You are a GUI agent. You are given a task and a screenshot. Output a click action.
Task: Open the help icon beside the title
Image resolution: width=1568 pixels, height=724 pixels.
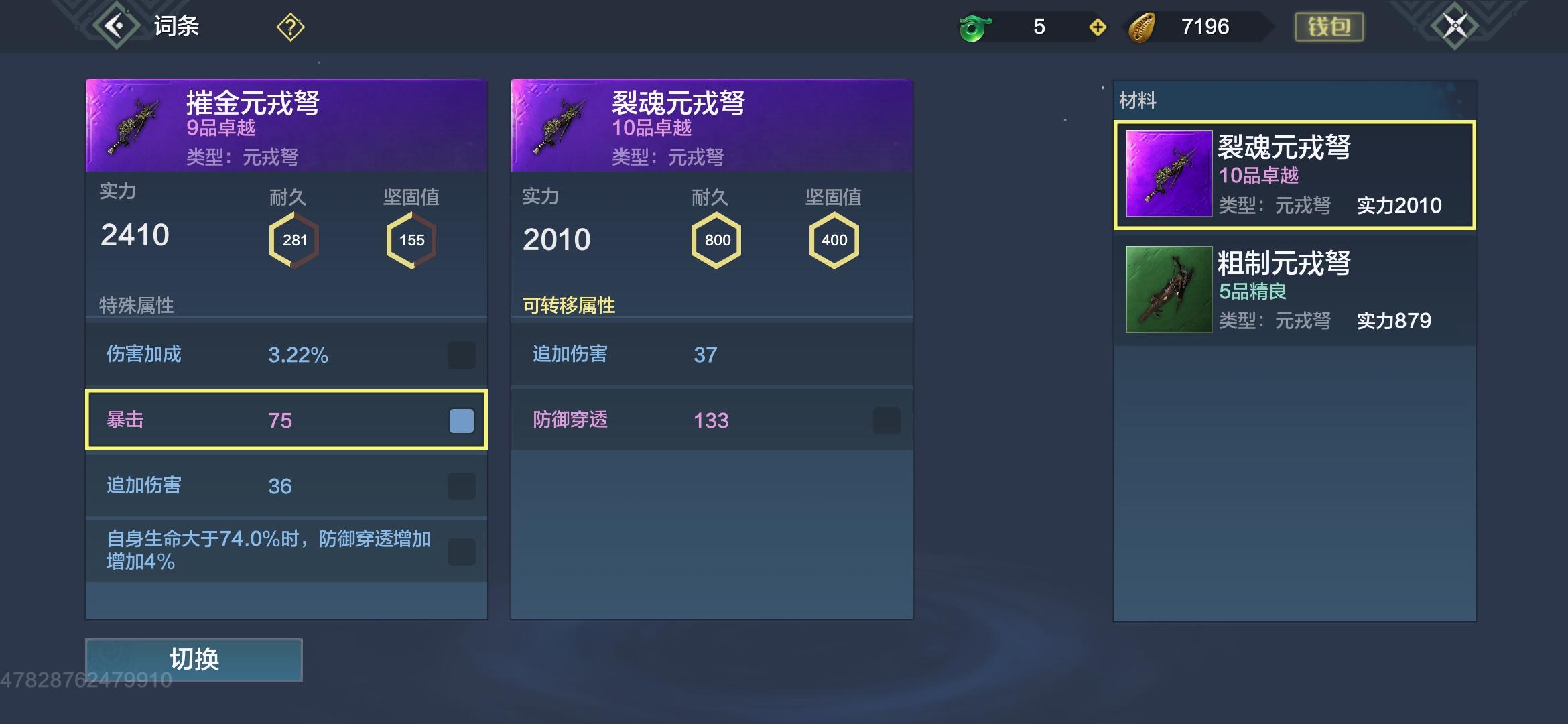point(288,27)
